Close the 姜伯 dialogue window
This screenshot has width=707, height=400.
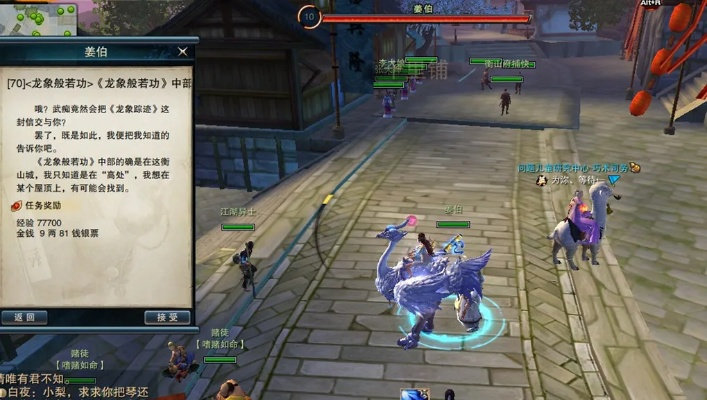pos(182,51)
